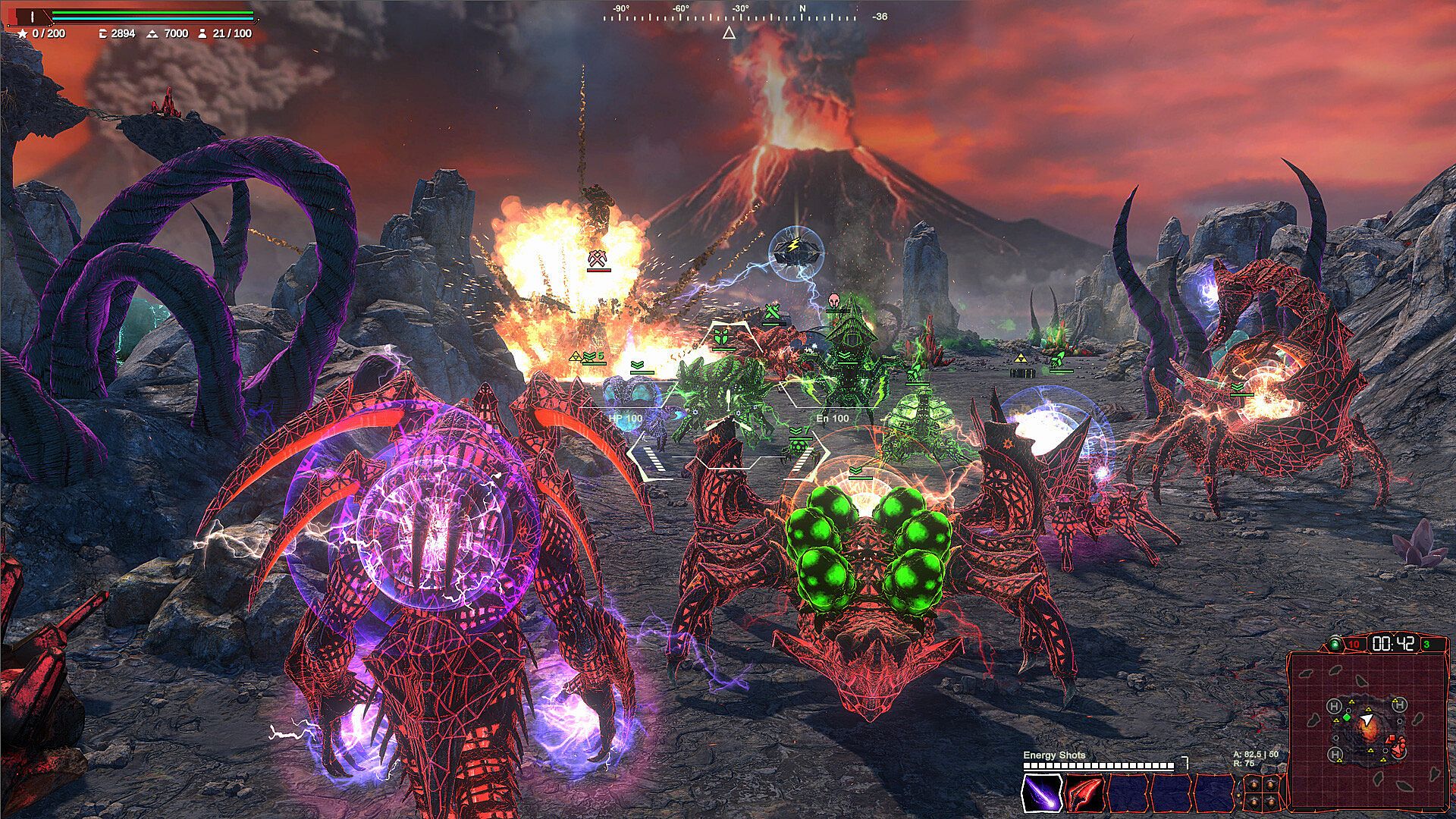Select the purple Energy Shots ability

coord(1042,793)
